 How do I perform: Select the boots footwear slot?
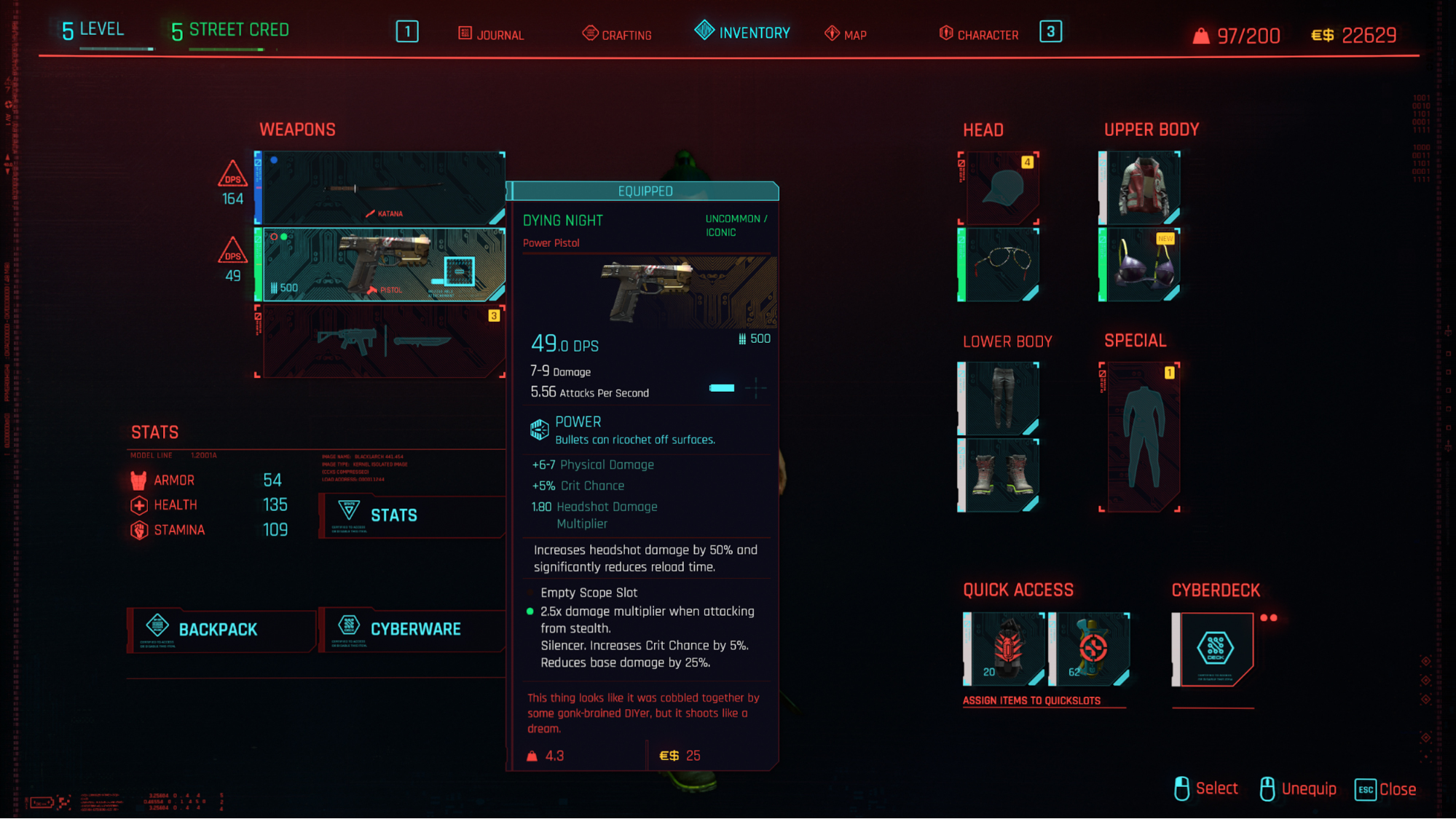click(999, 475)
